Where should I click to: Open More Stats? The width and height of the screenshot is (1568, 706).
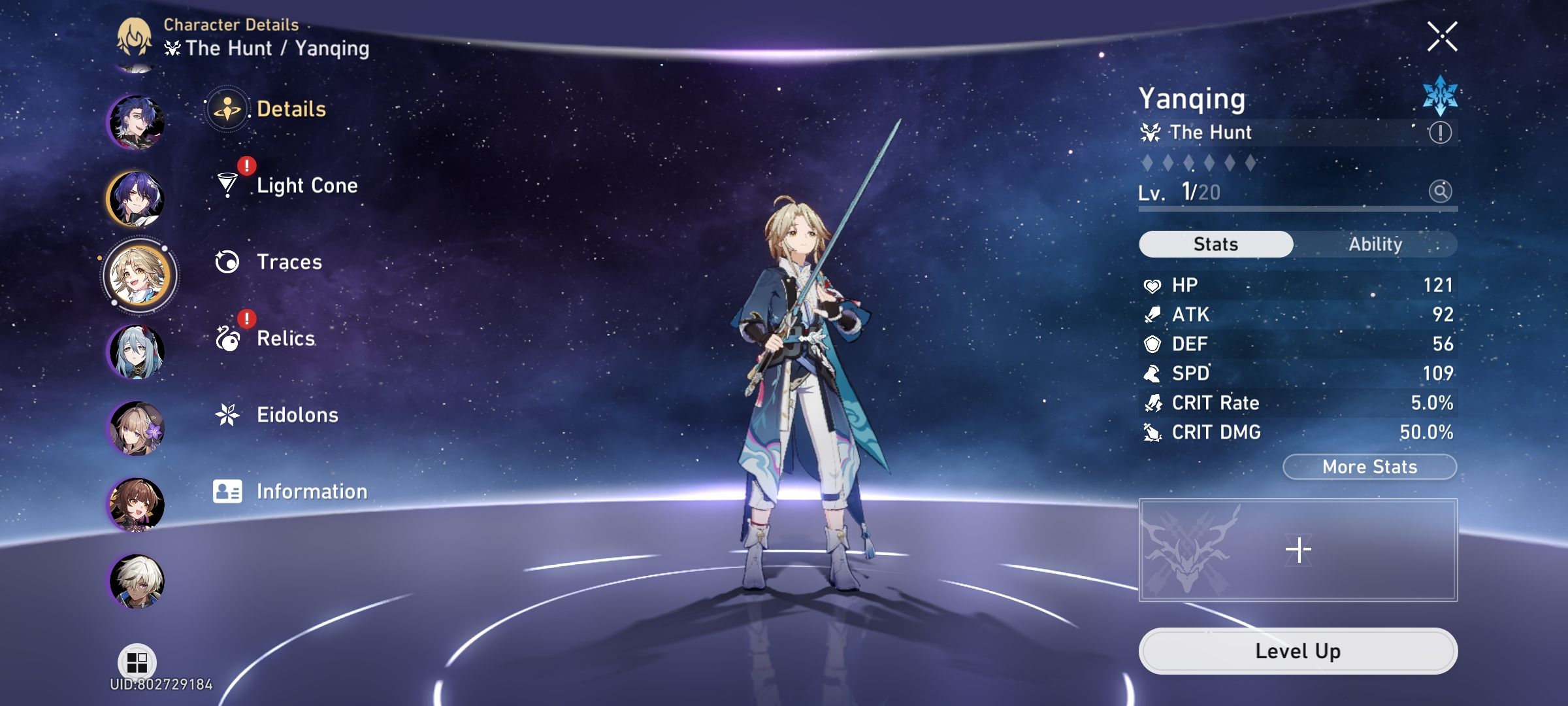coord(1368,466)
